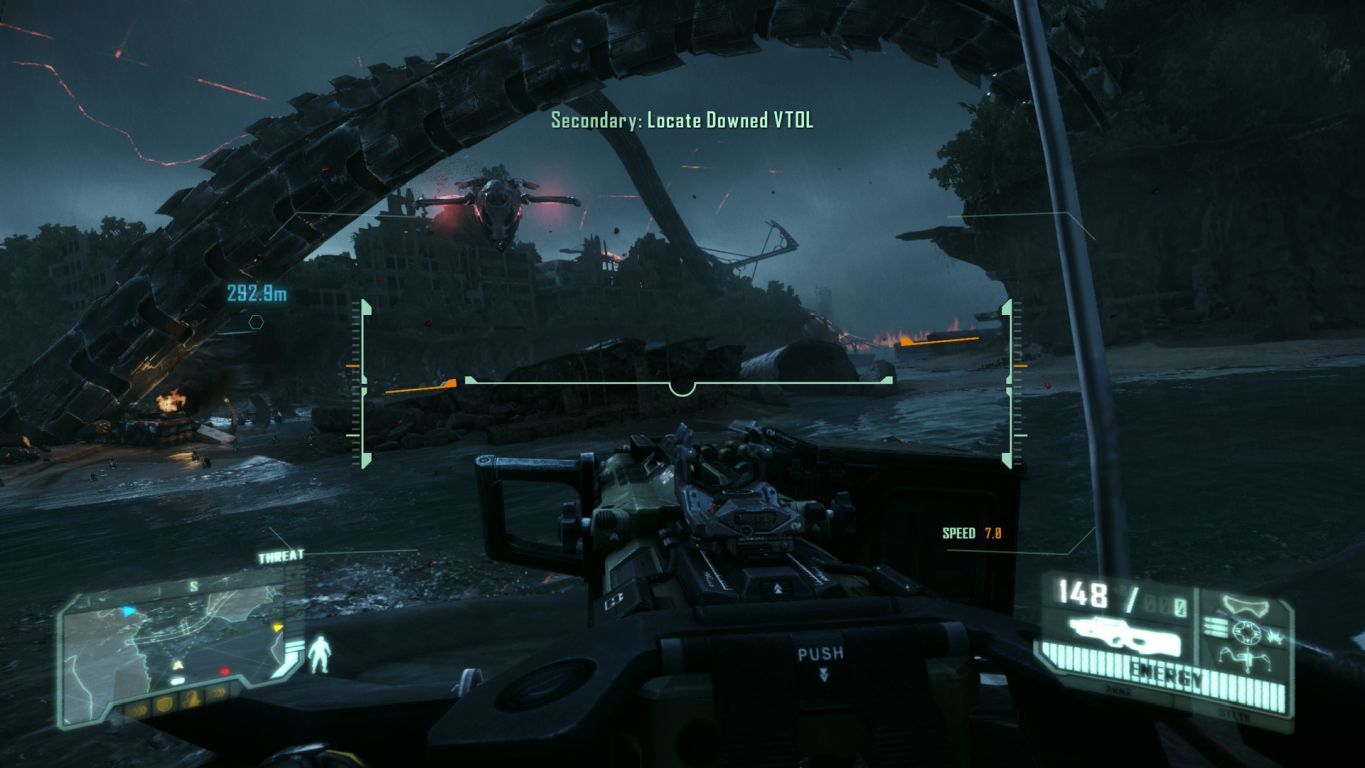Select the weapon silhouette icon in the ammo panel
The width and height of the screenshot is (1365, 768).
click(1123, 633)
